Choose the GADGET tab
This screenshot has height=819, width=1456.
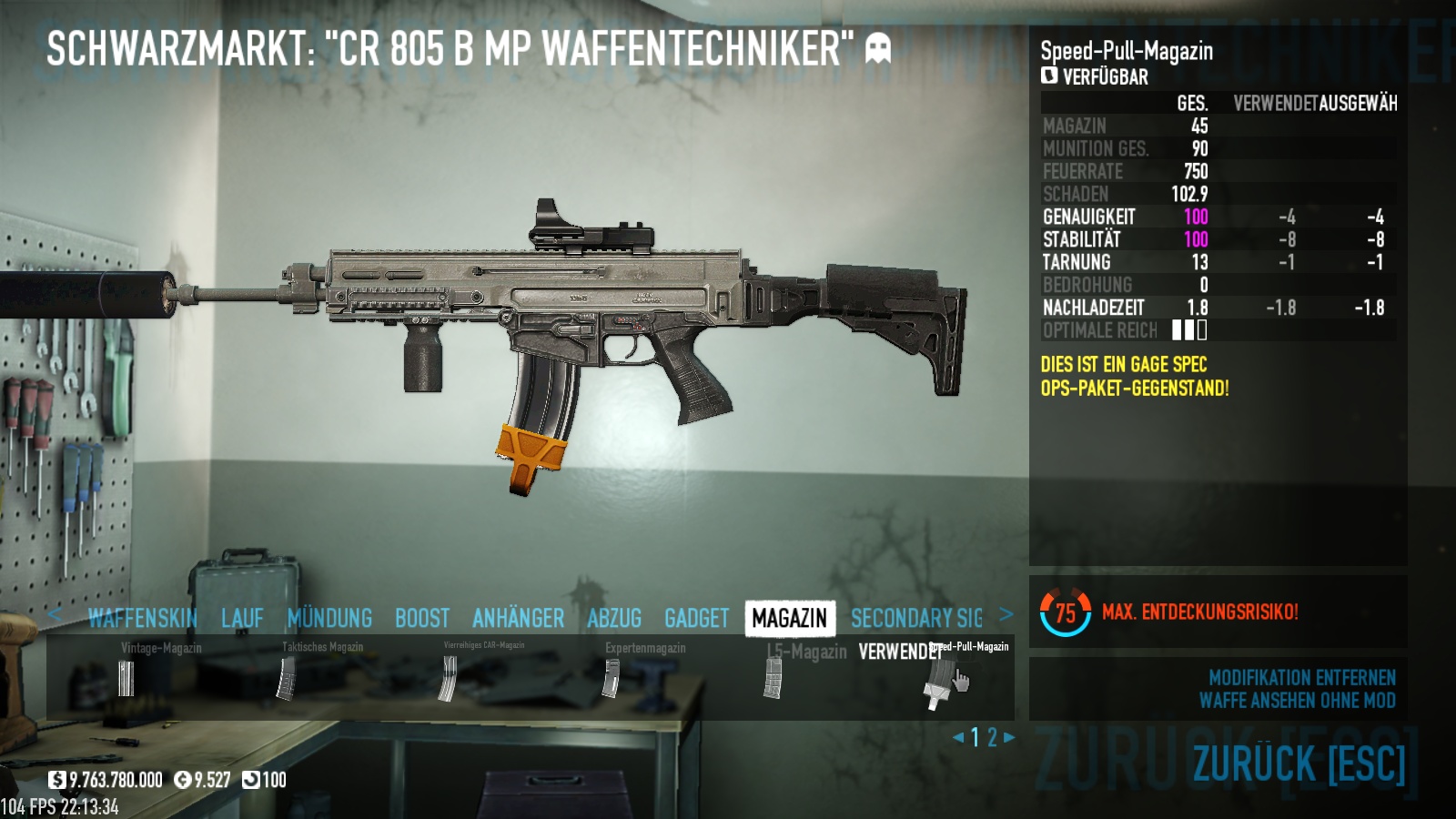[x=696, y=619]
